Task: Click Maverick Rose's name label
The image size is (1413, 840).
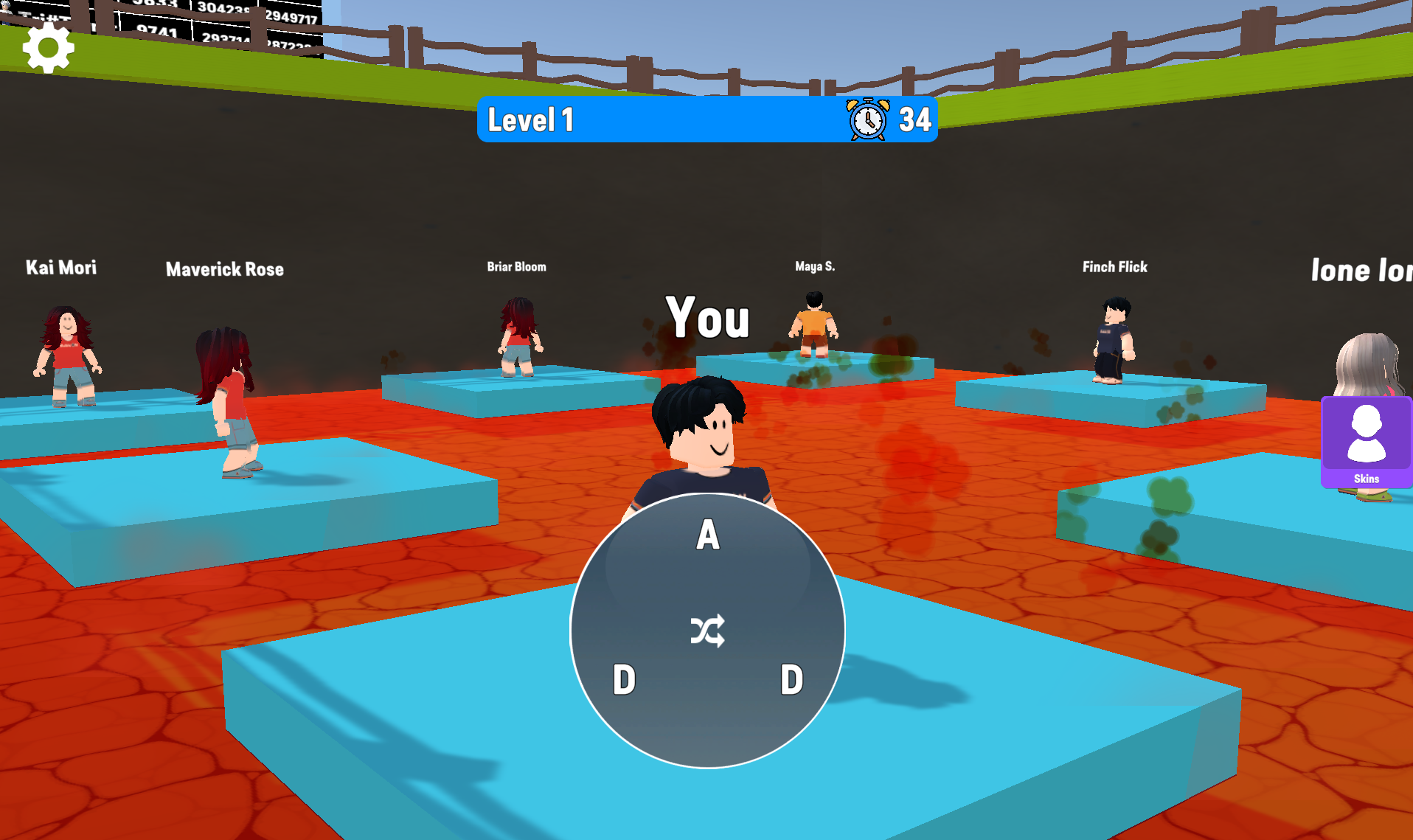Action: coord(224,269)
